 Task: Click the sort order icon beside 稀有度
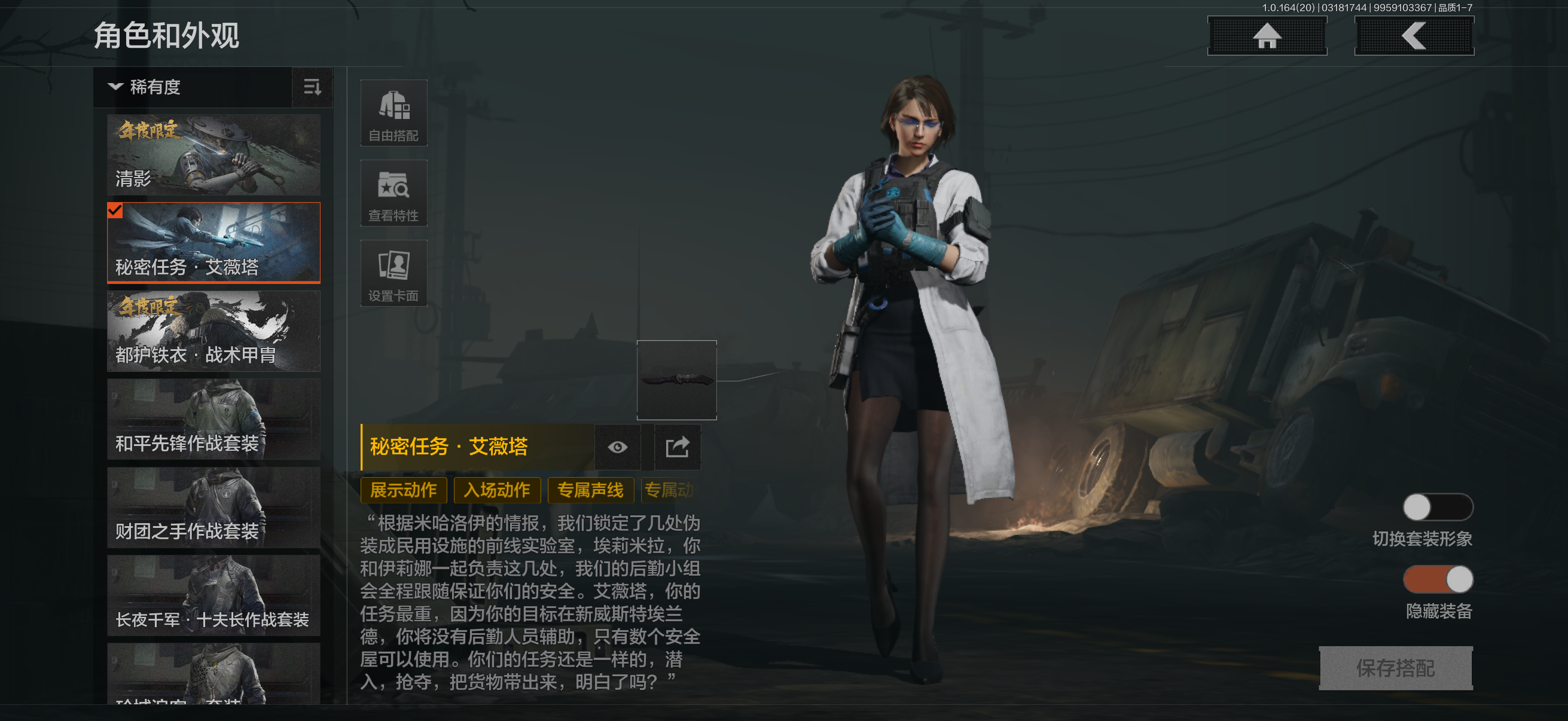[x=312, y=87]
